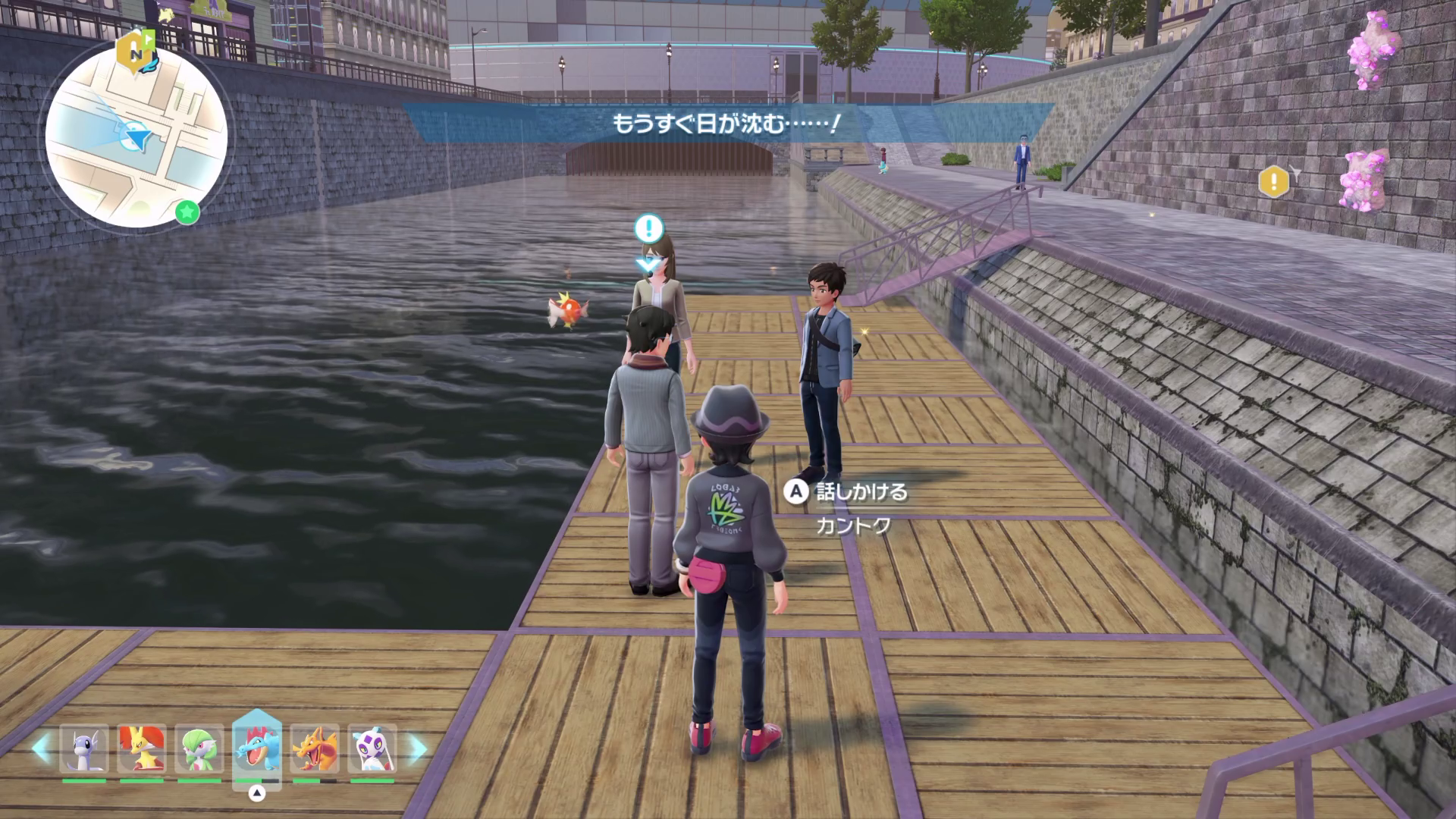Click the blue exclamation speech marker
This screenshot has width=1456, height=819.
coord(648,227)
